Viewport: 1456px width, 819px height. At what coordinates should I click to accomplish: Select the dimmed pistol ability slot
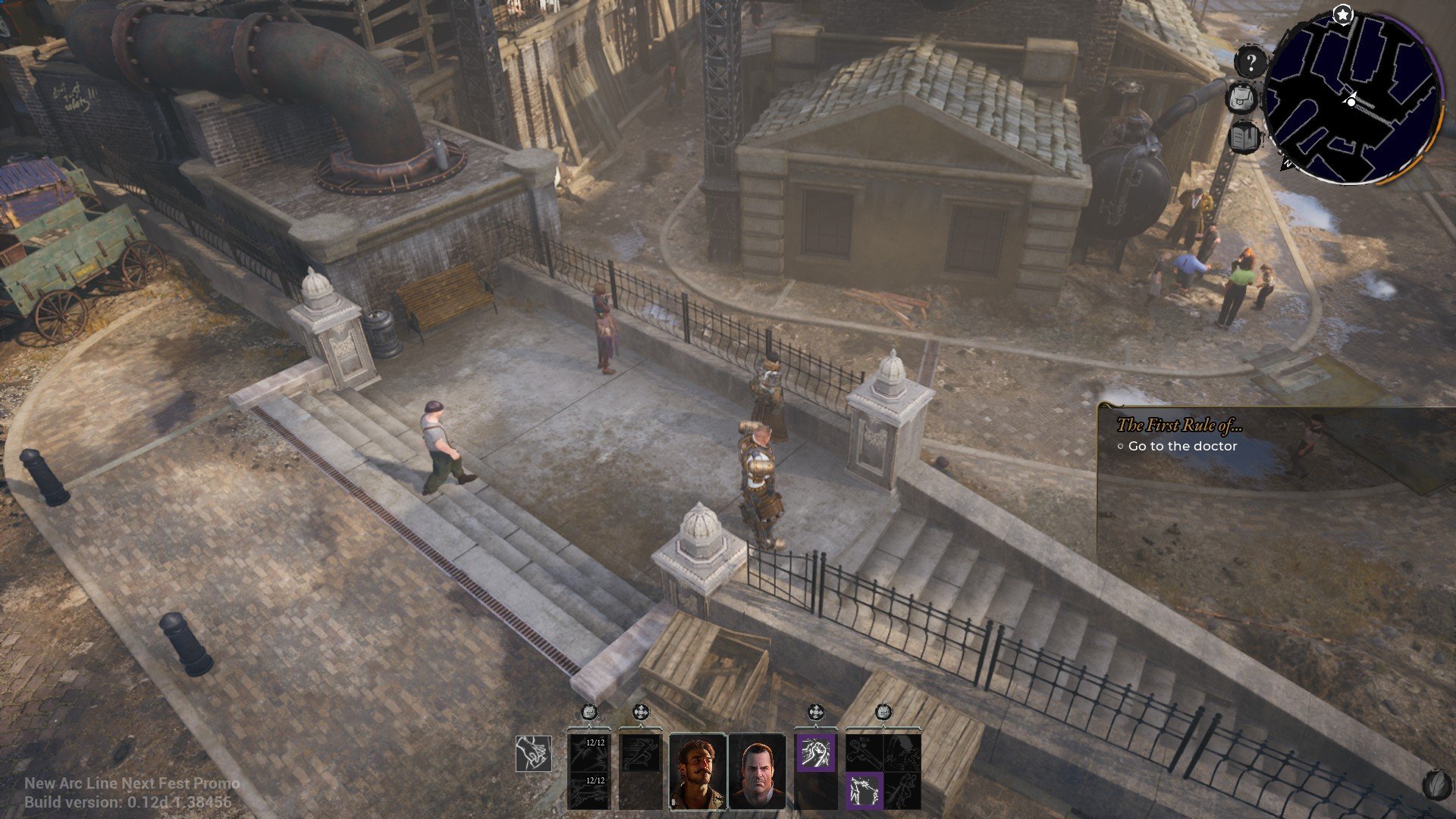click(864, 752)
